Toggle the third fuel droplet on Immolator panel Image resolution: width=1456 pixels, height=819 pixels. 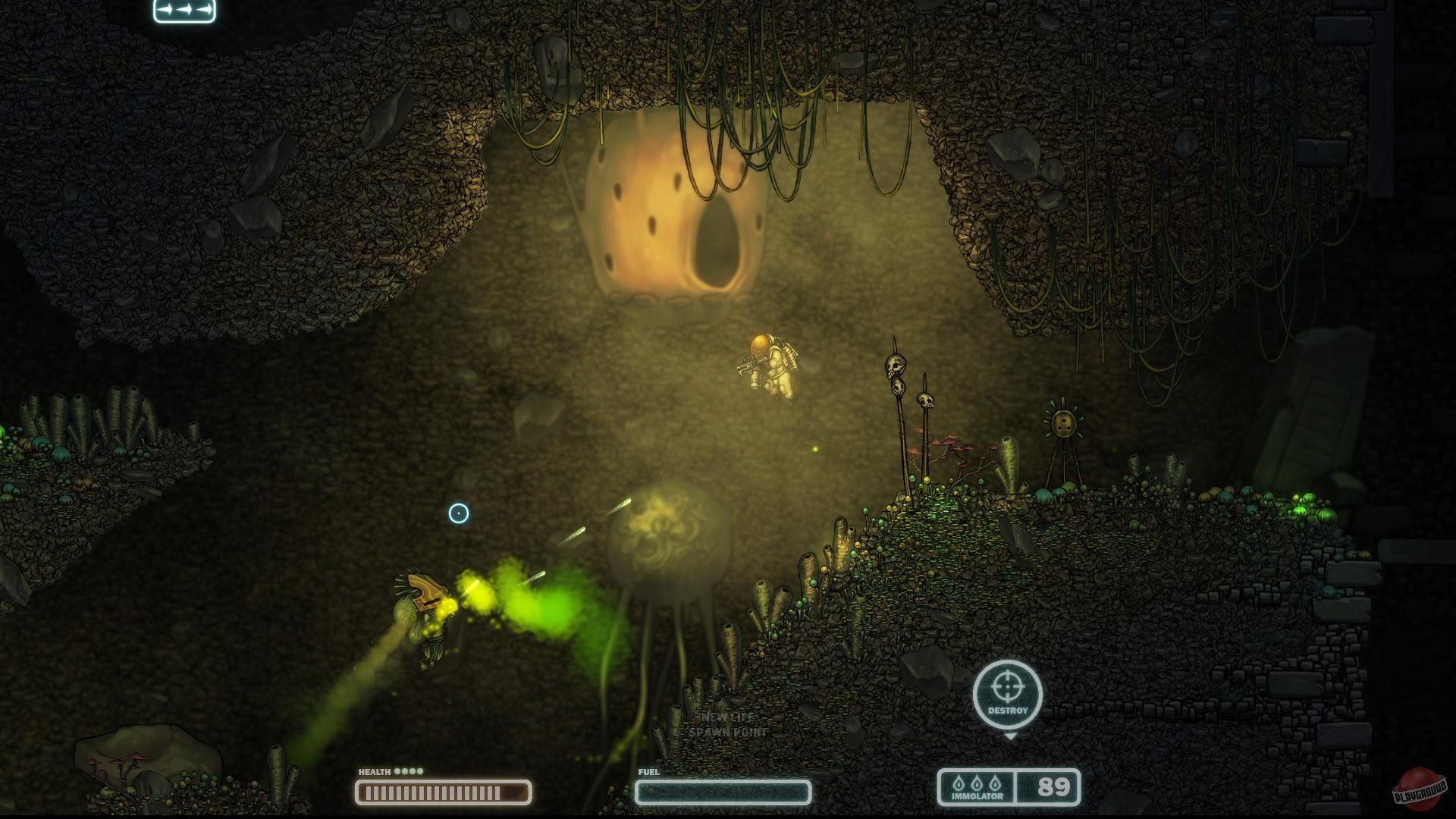tap(995, 783)
